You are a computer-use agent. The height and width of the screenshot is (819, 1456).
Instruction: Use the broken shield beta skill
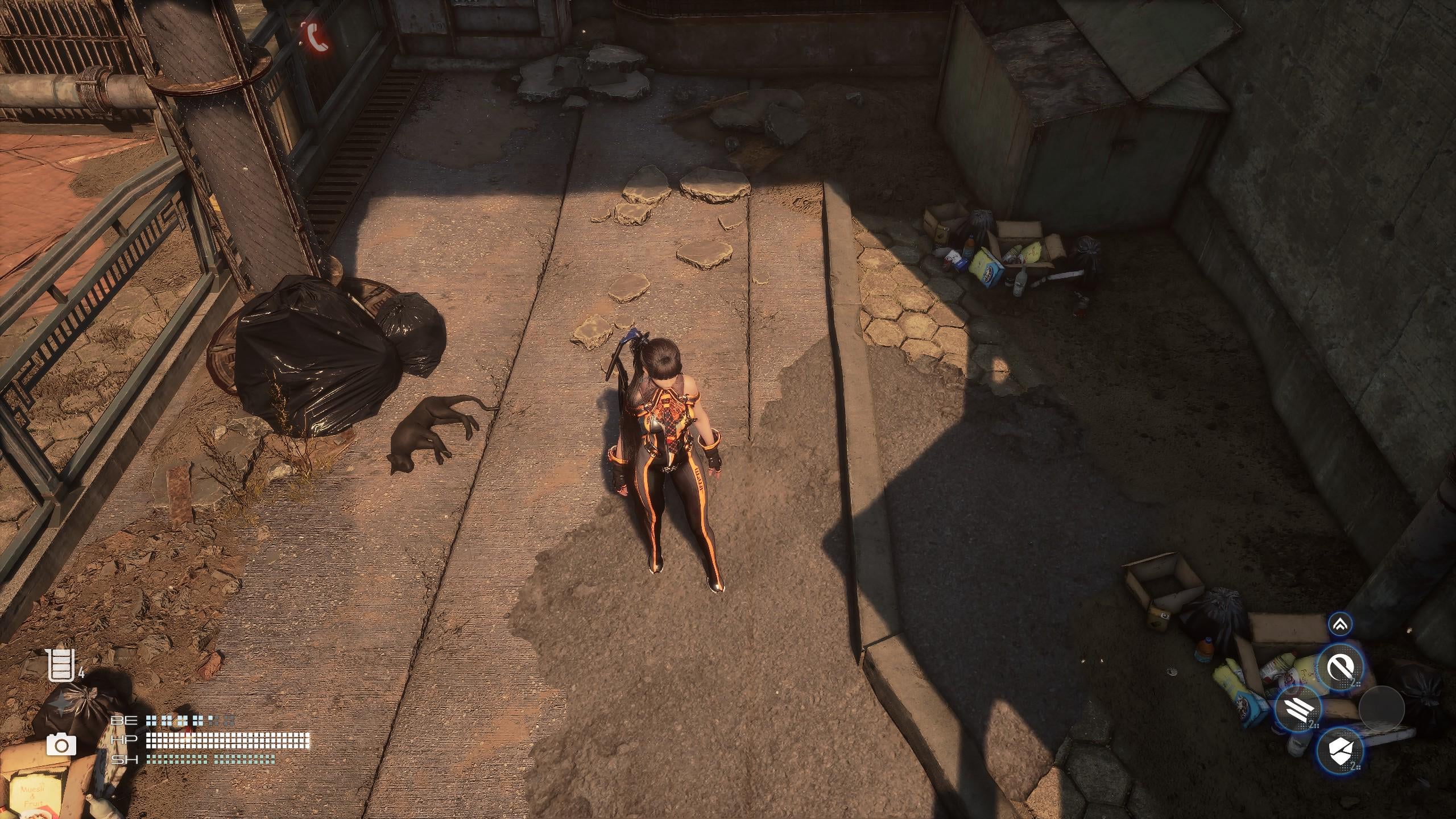point(1340,750)
